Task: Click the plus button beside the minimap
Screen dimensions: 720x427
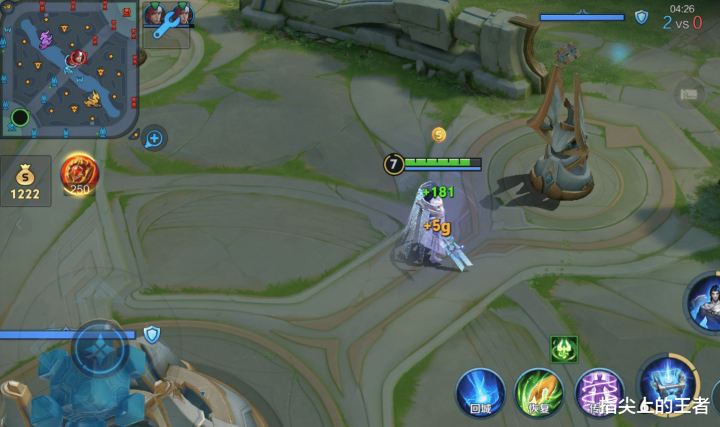Action: coord(154,138)
